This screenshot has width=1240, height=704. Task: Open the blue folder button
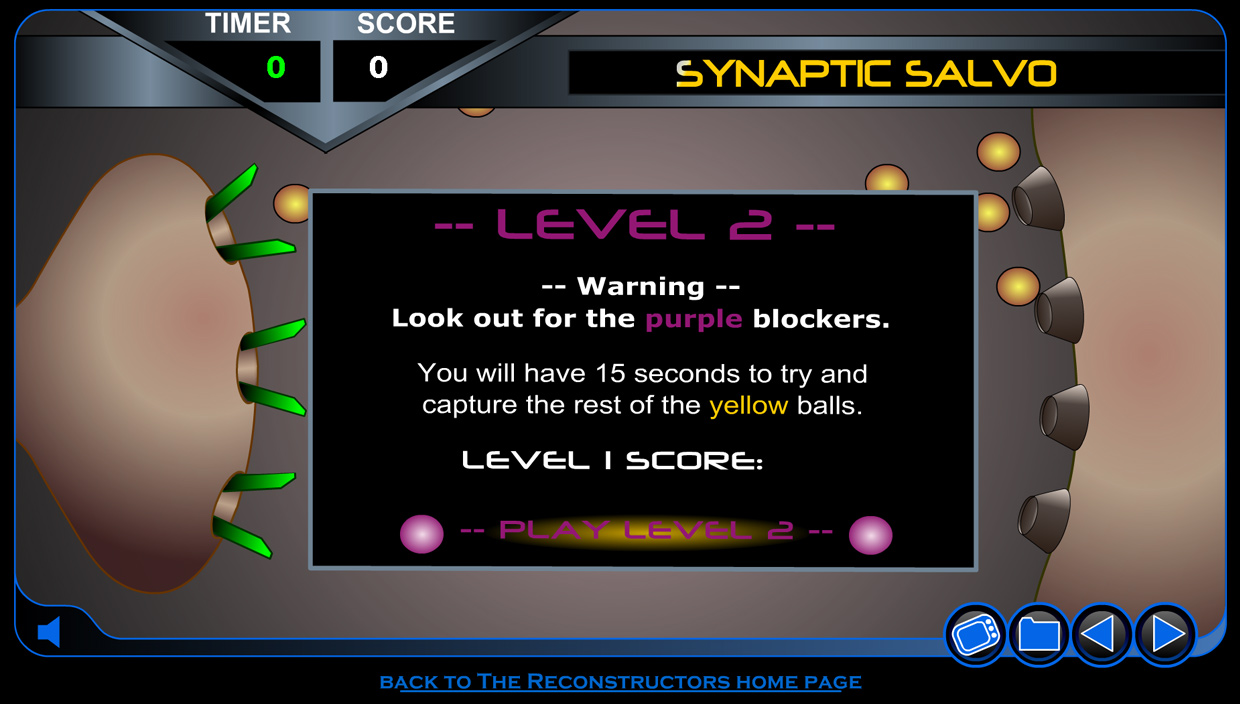pos(1039,635)
